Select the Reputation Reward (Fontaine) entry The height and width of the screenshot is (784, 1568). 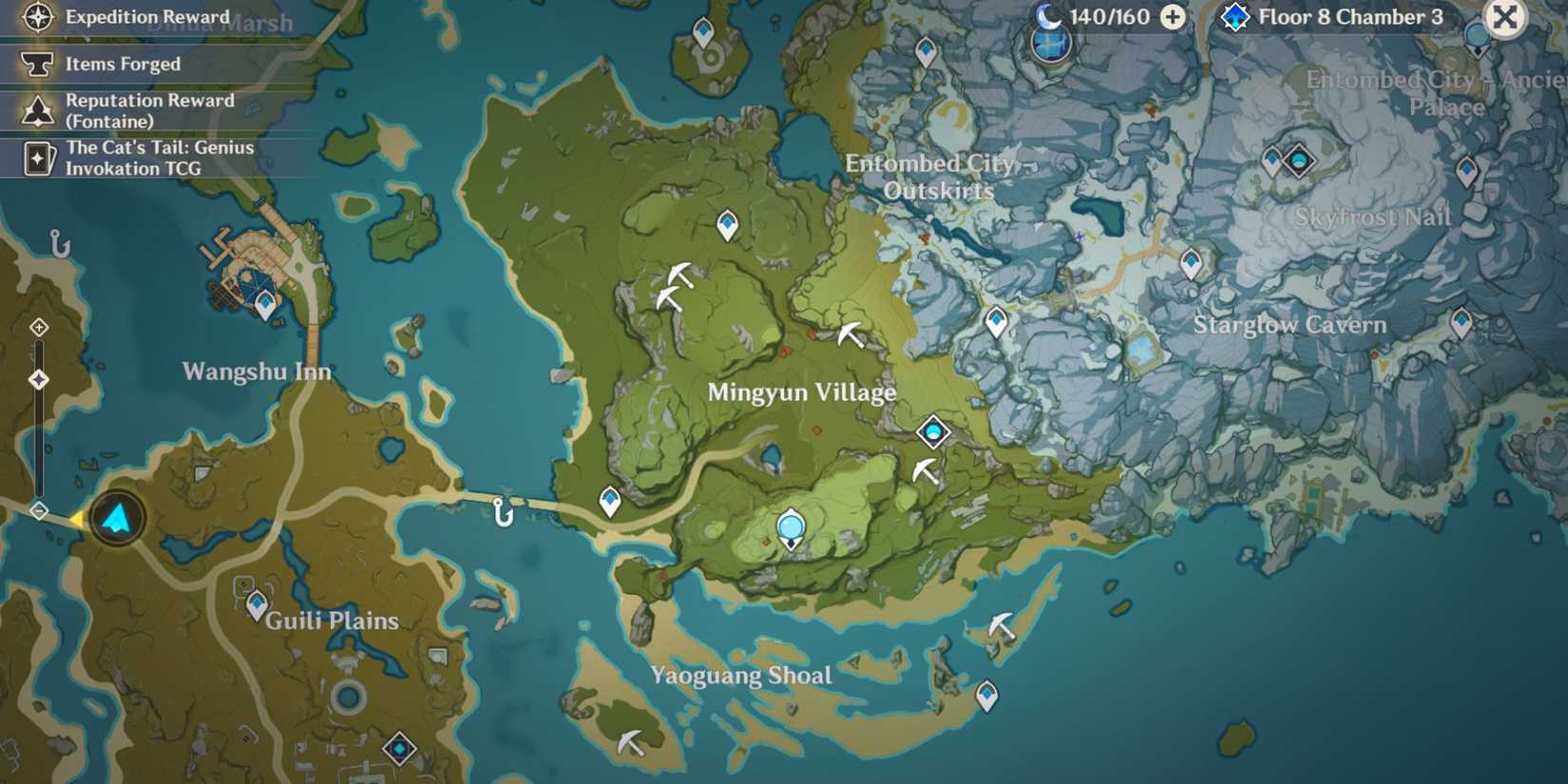(149, 110)
